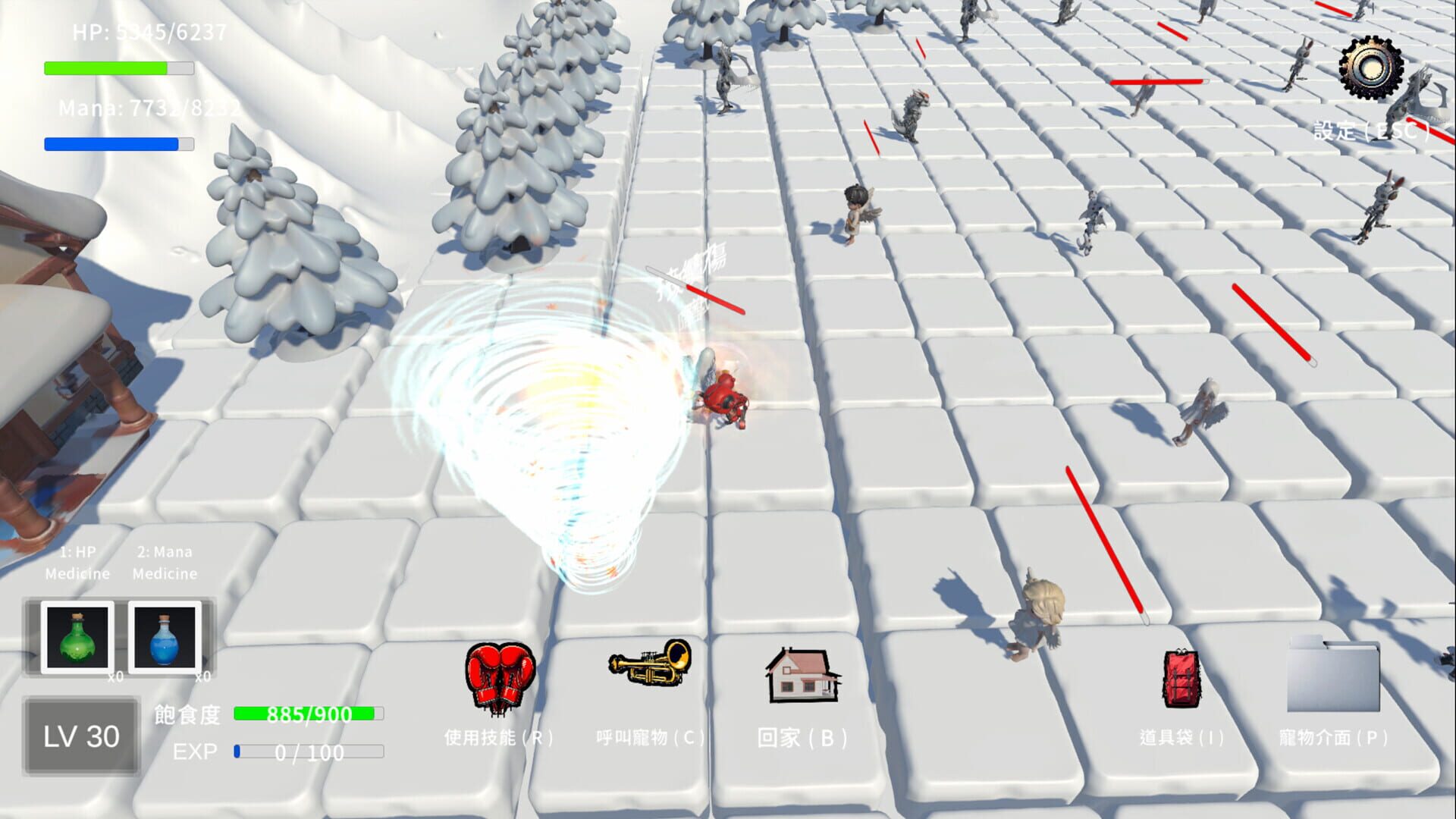This screenshot has width=1456, height=819.
Task: Click the green HP health bar
Action: click(118, 68)
